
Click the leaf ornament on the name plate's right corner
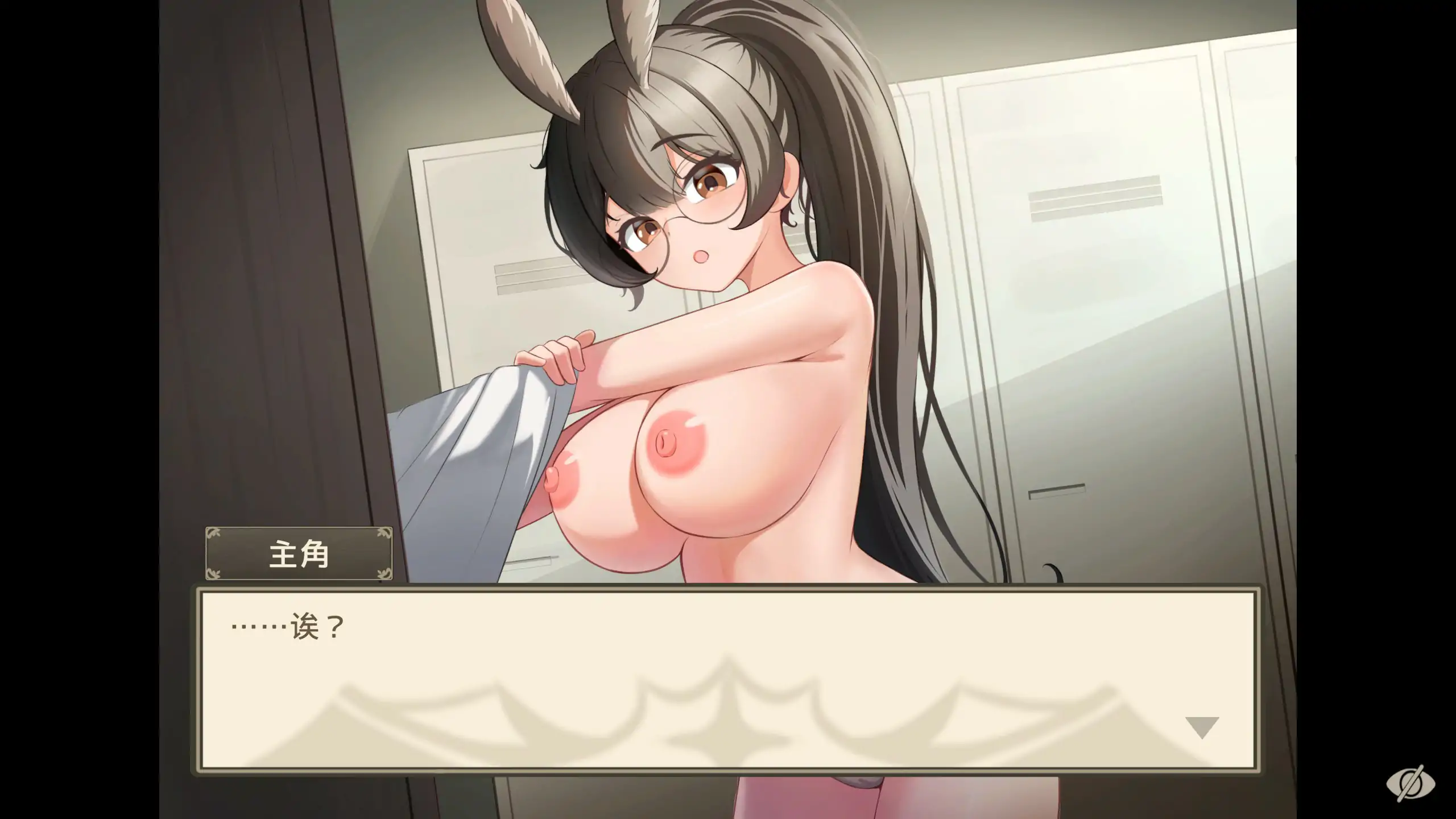[x=382, y=535]
